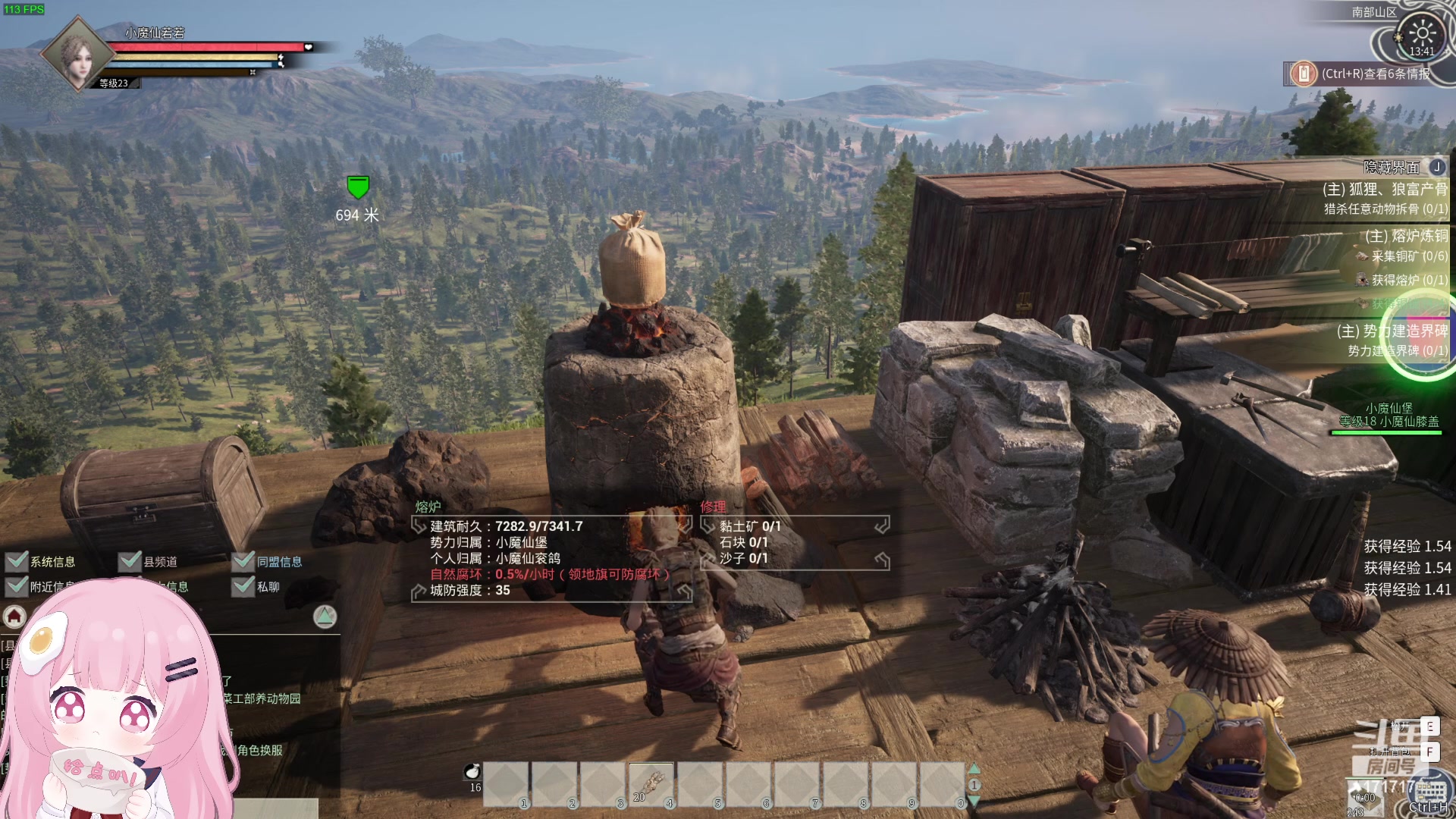Collapse chat with the green triangle button
The image size is (1456, 819).
pyautogui.click(x=325, y=617)
